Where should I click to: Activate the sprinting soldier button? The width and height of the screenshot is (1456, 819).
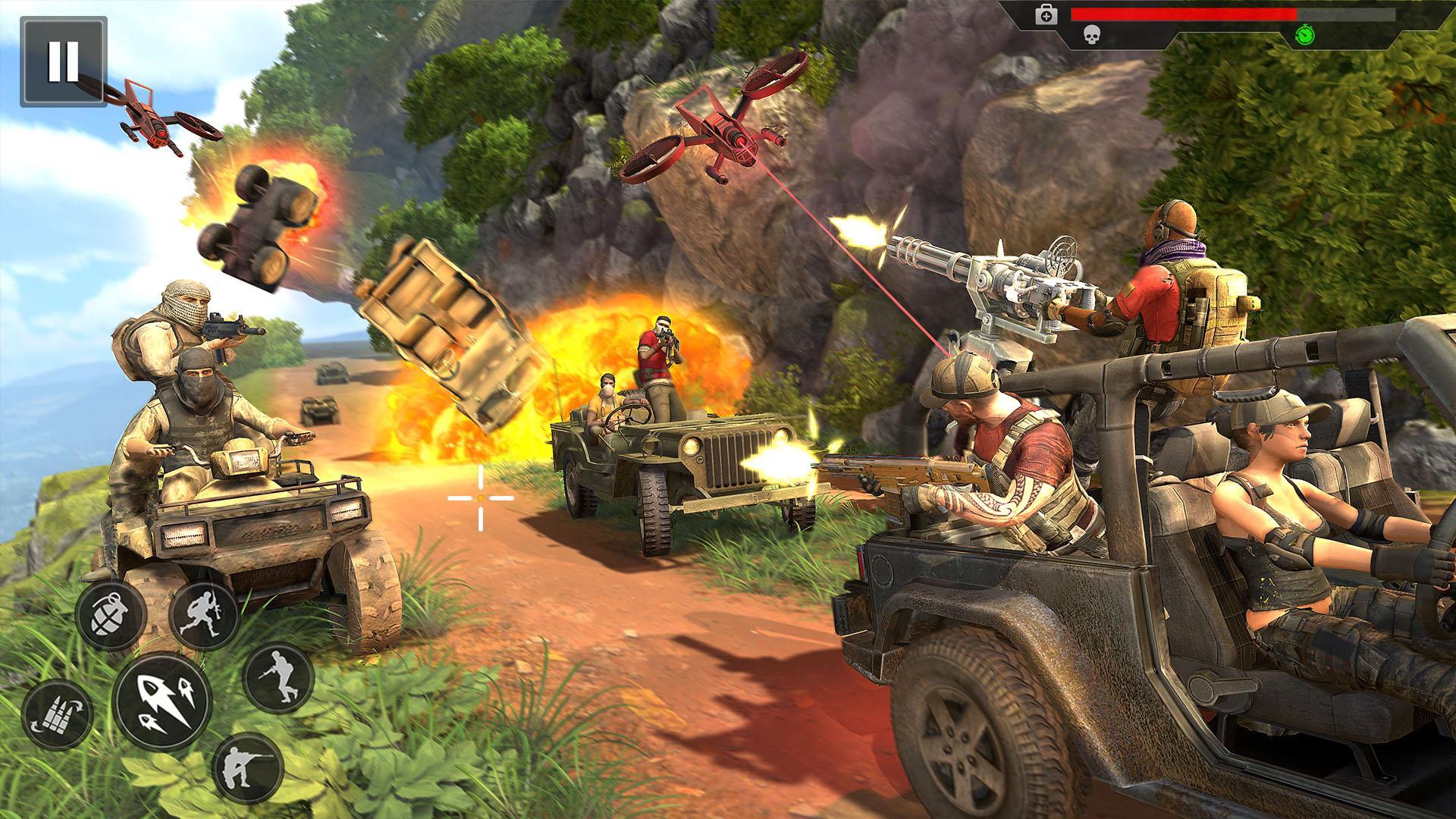[204, 614]
